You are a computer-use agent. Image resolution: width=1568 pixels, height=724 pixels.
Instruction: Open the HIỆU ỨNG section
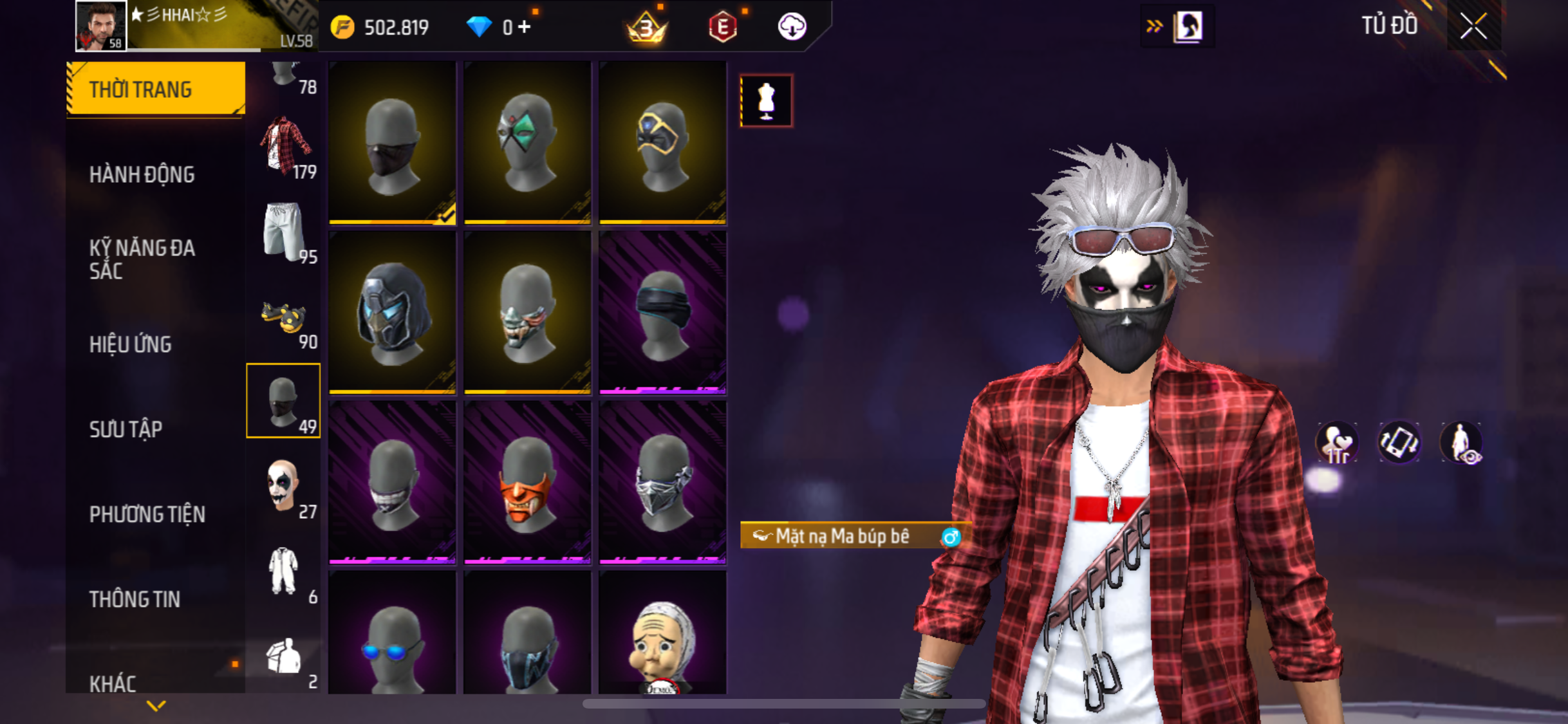pyautogui.click(x=131, y=344)
